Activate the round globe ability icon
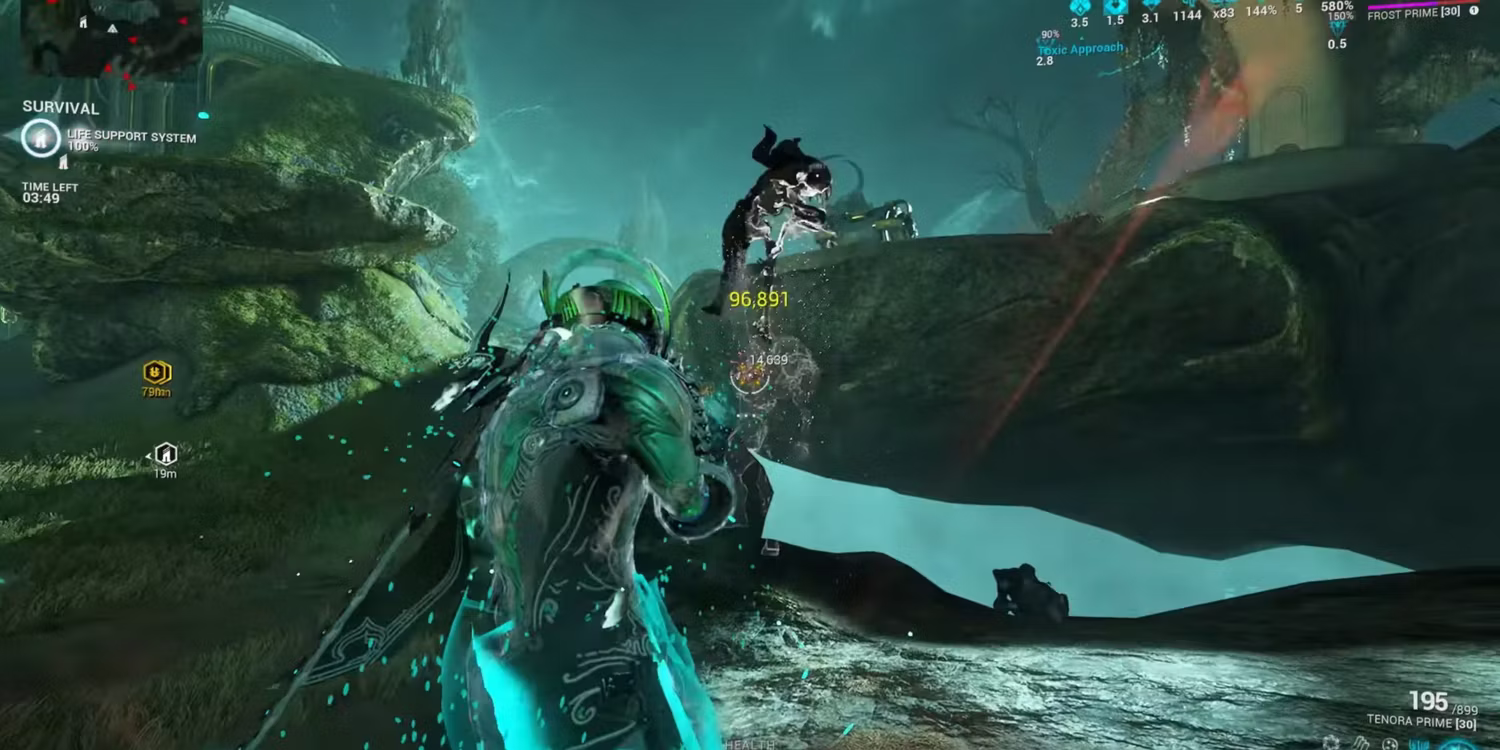This screenshot has height=750, width=1500. [x=1390, y=743]
